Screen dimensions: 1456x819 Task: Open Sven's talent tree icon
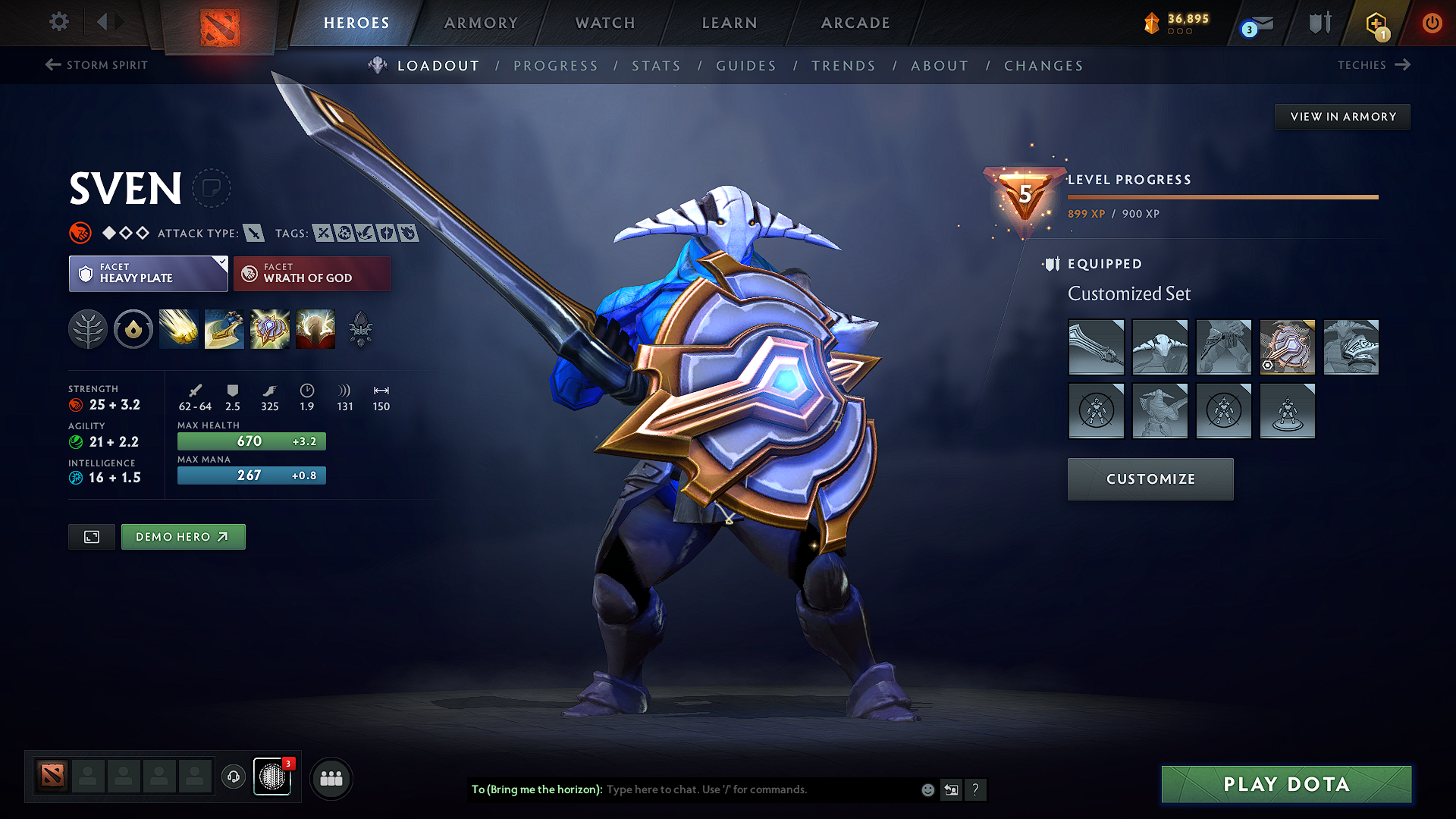(x=88, y=328)
